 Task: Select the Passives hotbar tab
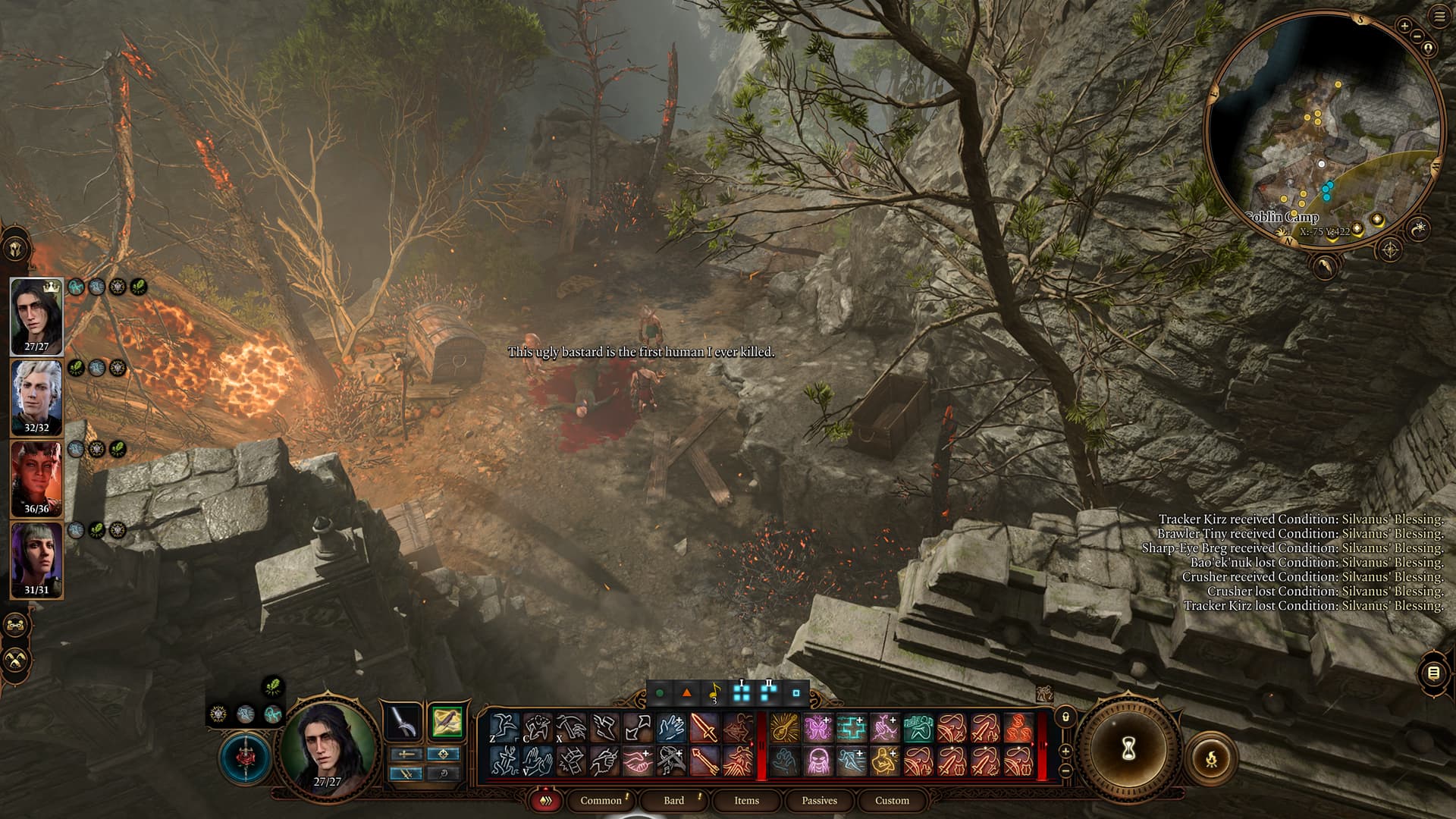[x=819, y=800]
